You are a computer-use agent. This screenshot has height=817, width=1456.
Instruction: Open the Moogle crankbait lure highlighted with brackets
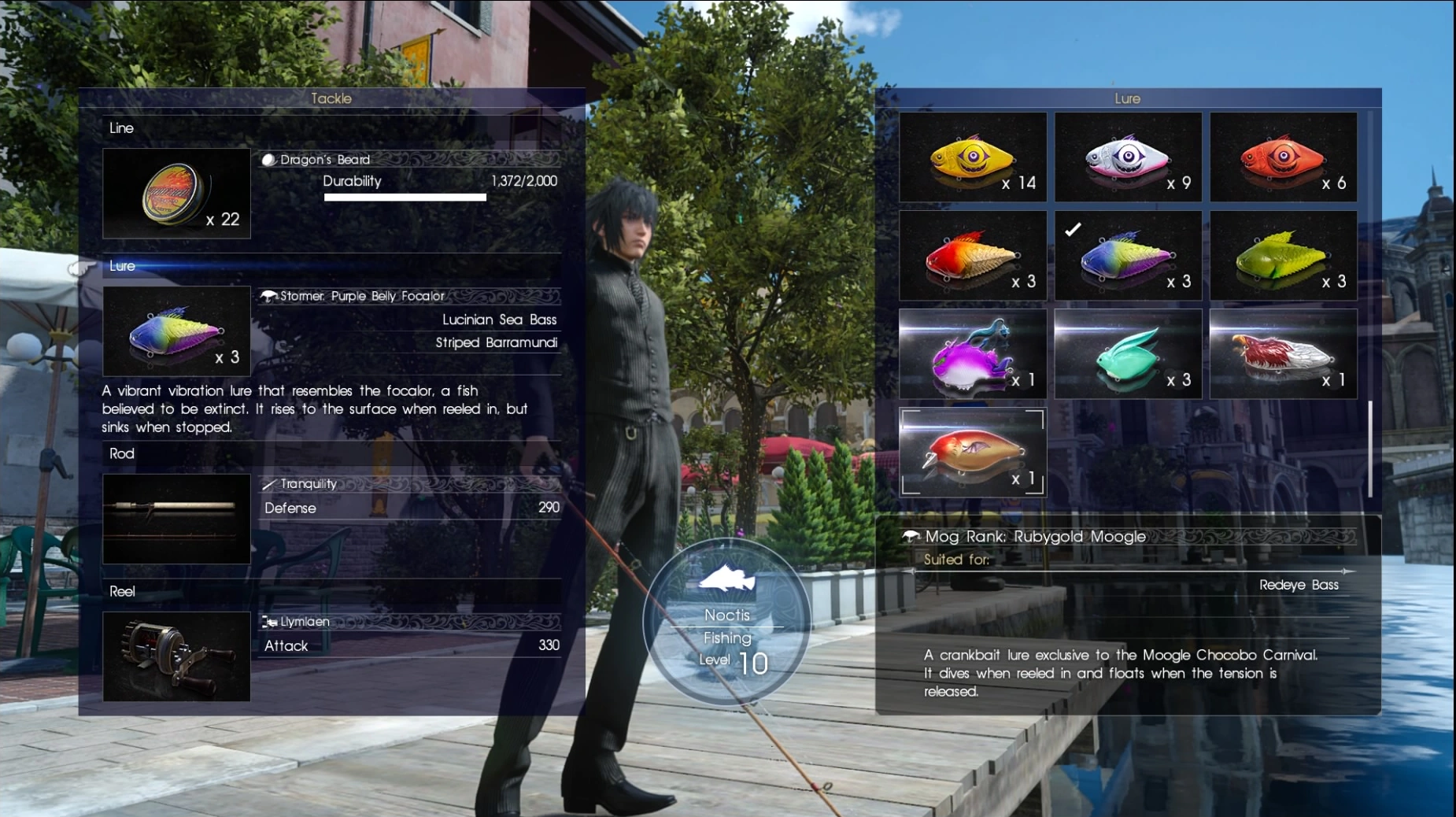click(974, 452)
